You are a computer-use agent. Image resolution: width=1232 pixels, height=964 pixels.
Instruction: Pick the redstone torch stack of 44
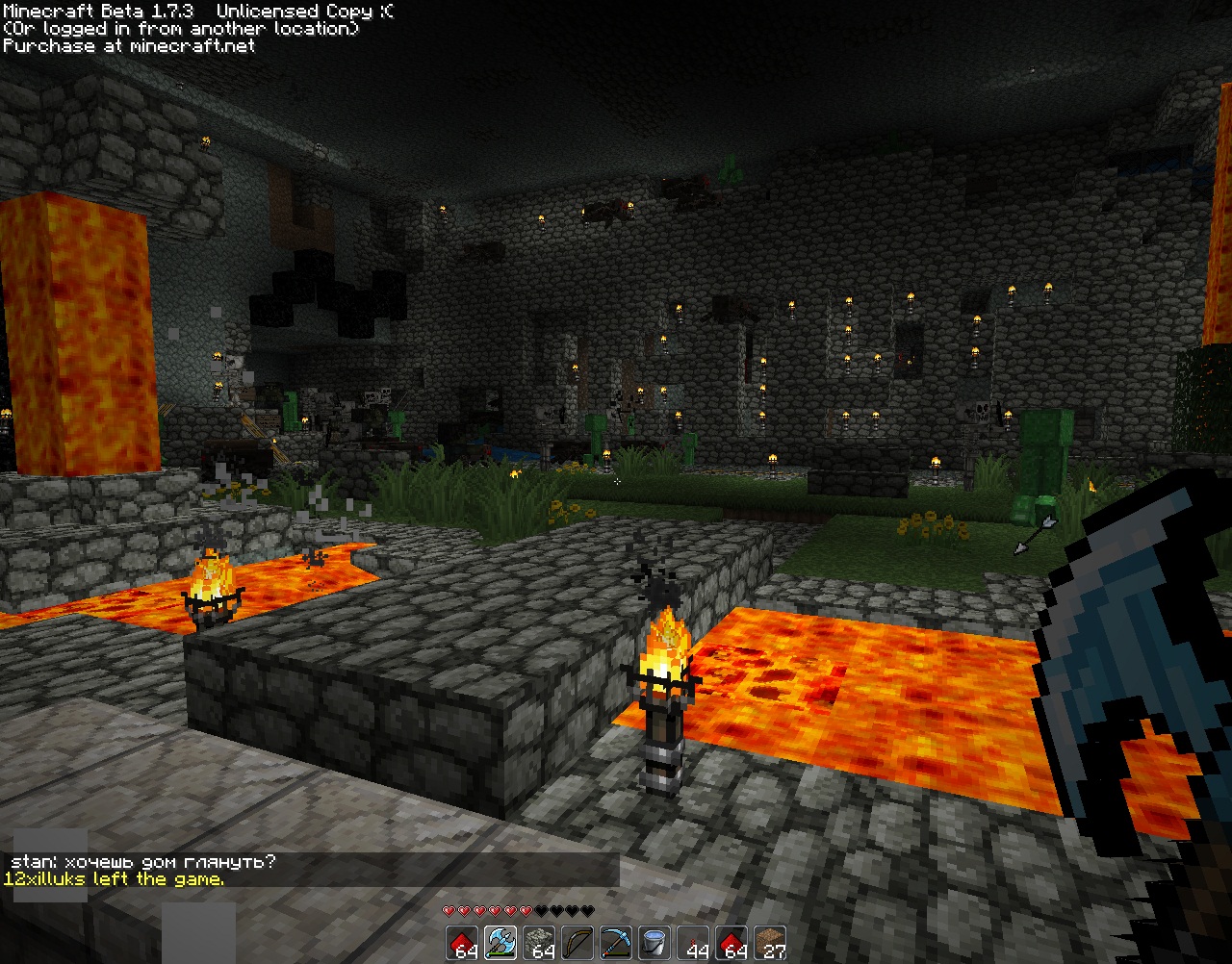pos(693,943)
